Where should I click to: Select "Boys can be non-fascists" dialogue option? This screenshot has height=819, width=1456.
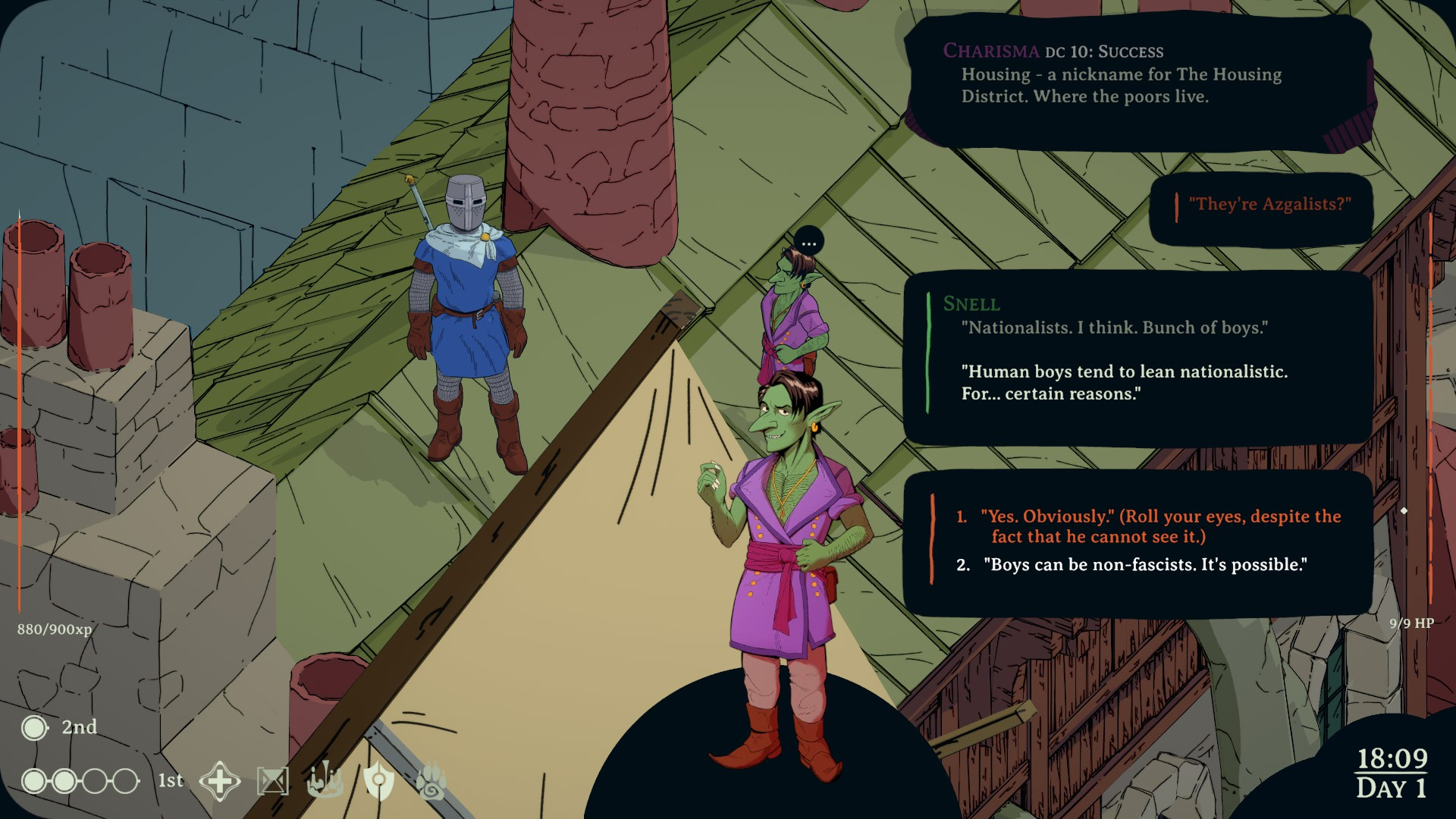(1144, 565)
